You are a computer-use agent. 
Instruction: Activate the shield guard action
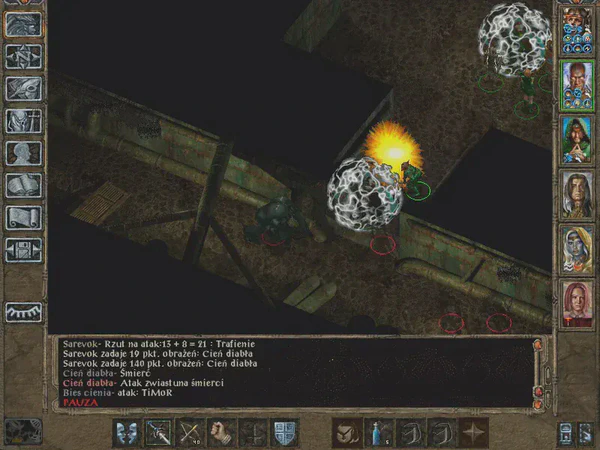pos(285,432)
